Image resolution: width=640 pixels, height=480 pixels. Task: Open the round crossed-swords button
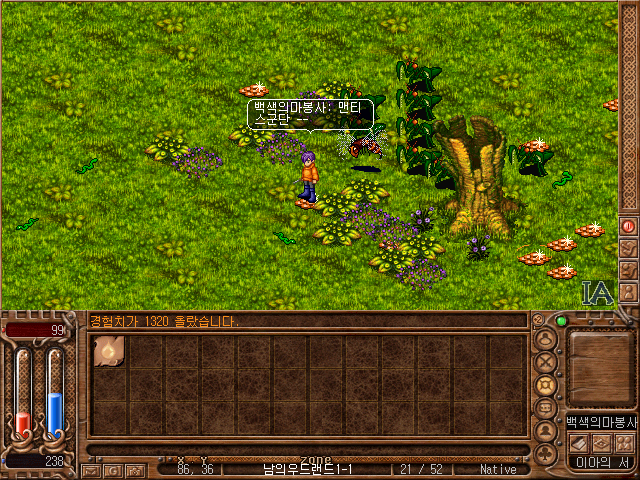[546, 361]
